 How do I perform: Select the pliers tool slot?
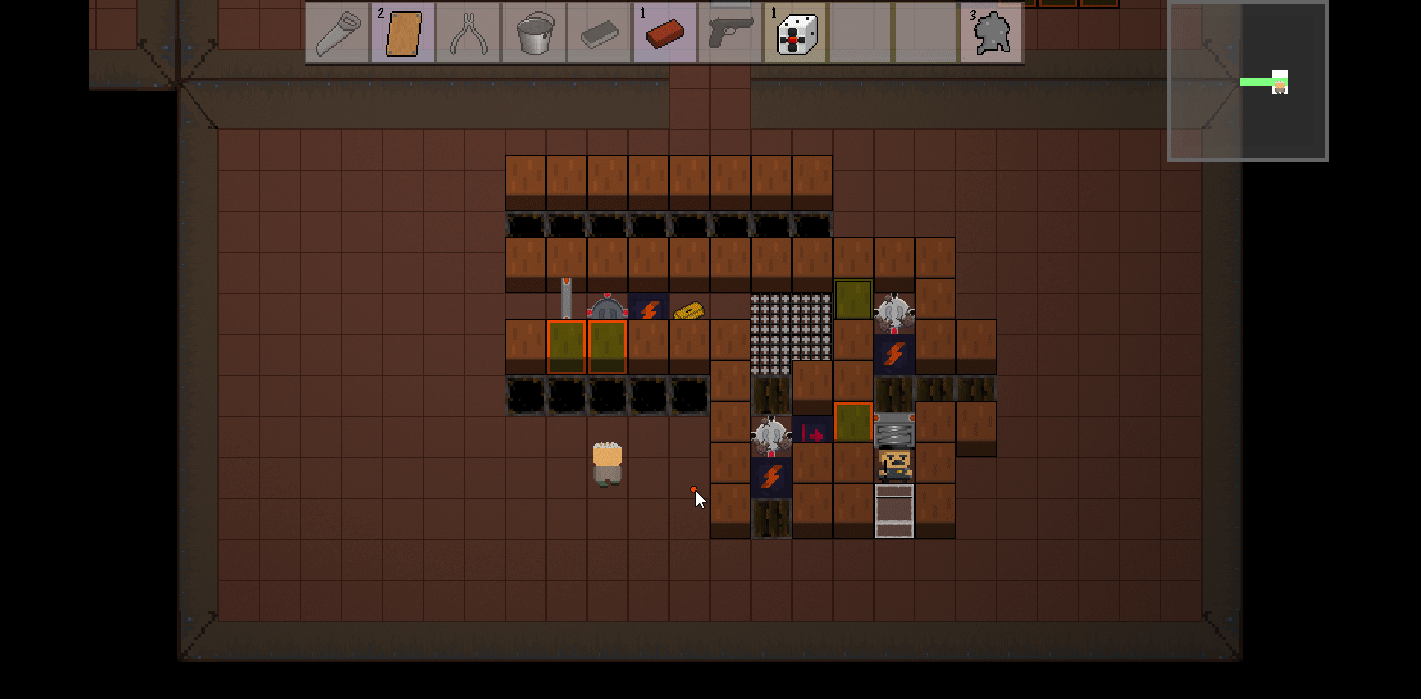(x=468, y=34)
